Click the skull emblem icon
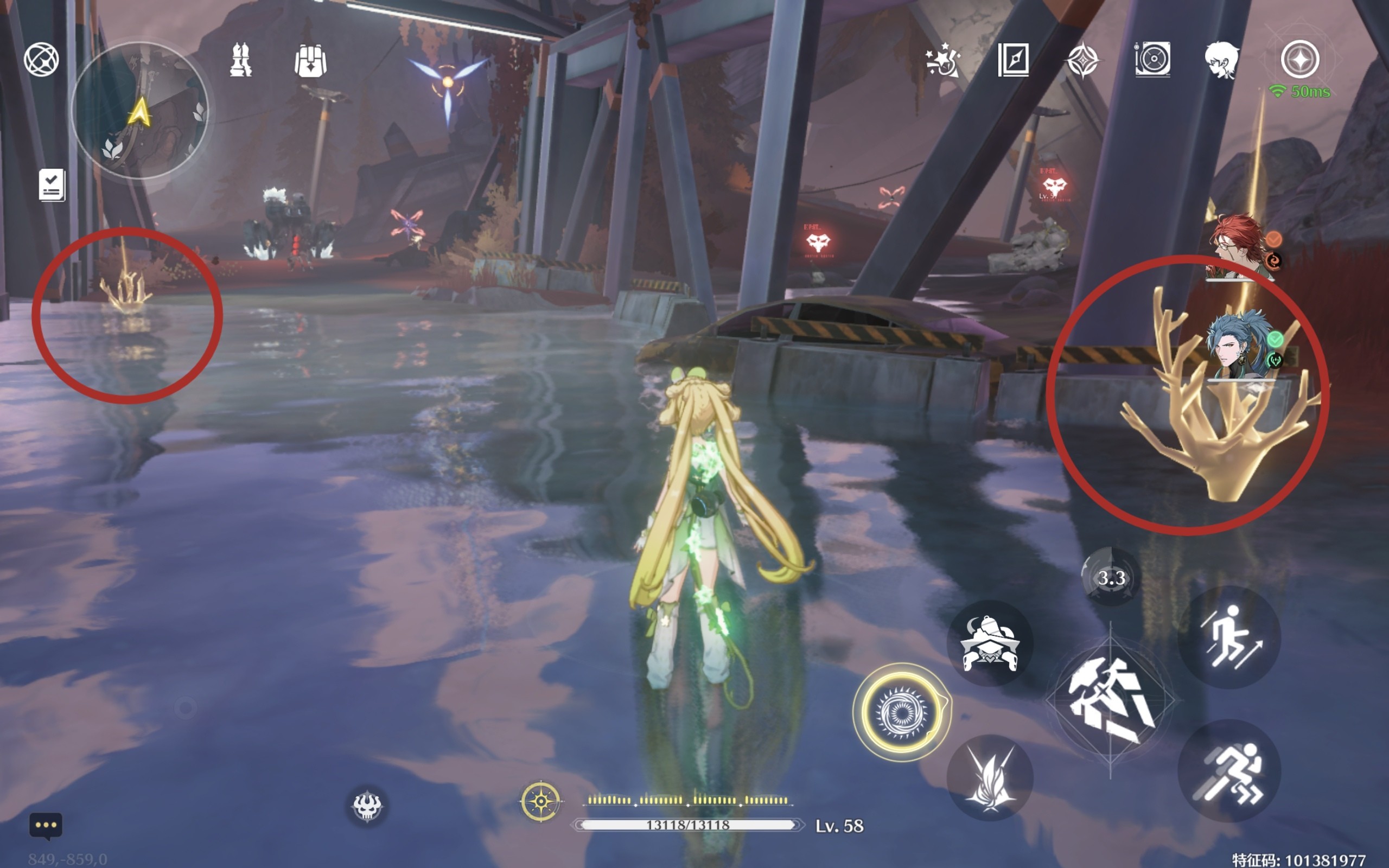 pos(367,806)
